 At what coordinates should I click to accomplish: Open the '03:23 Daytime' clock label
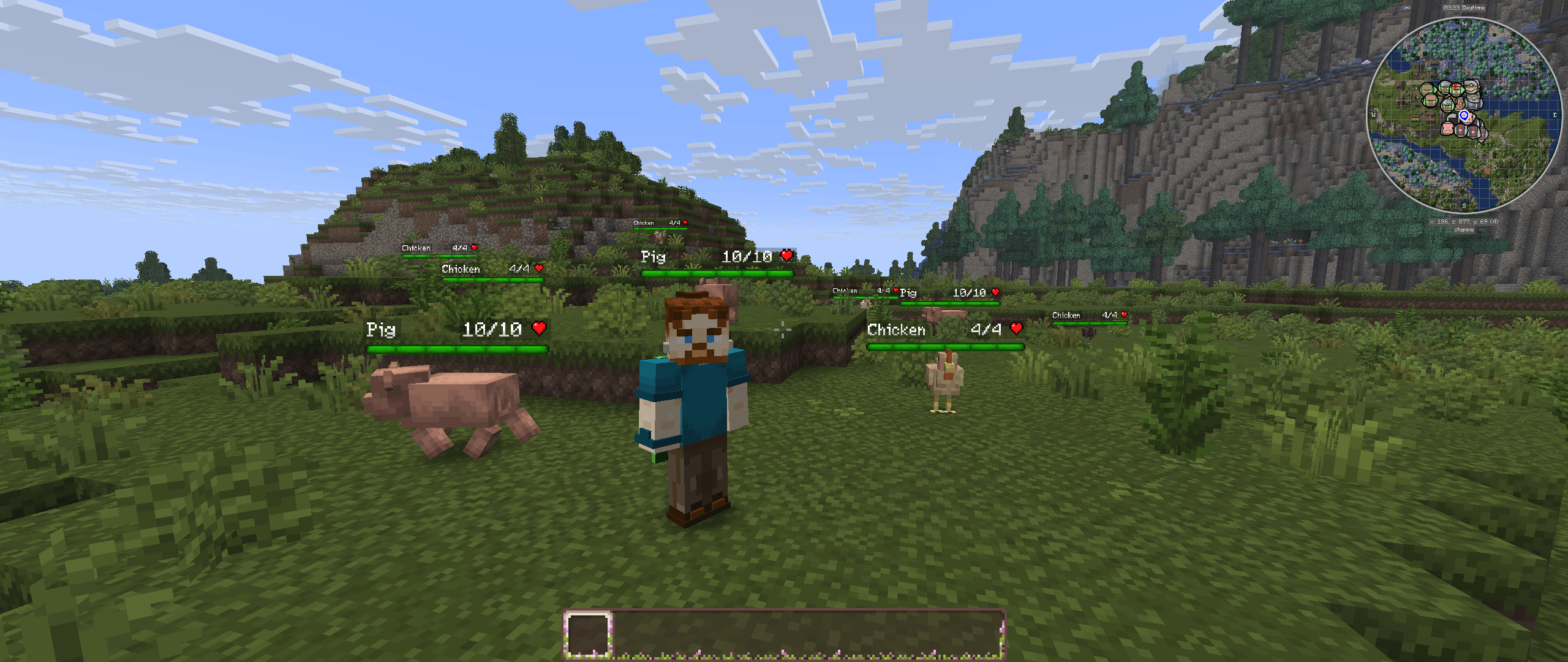1463,7
